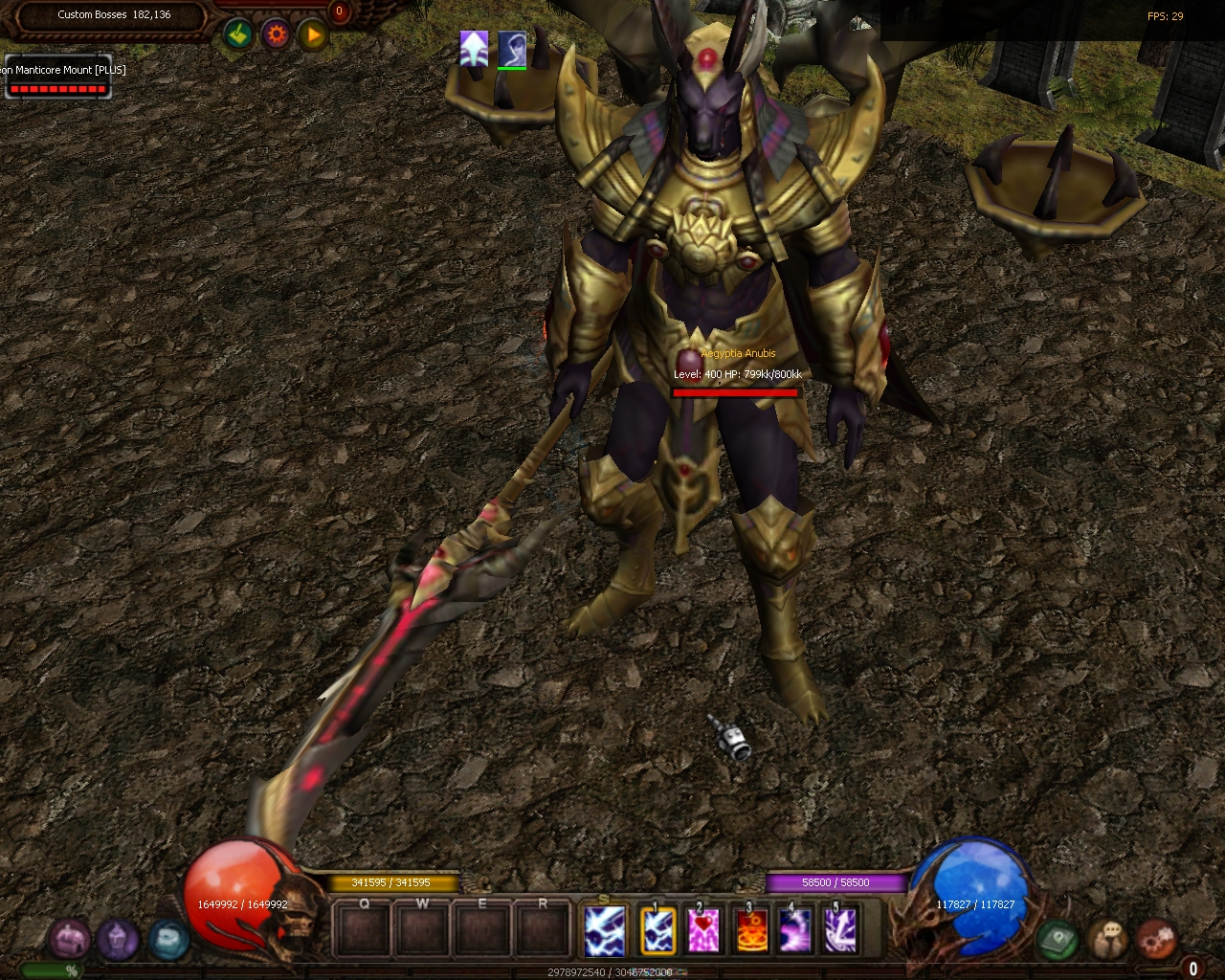1225x980 pixels.
Task: Click the round blue icon beside health orb
Action: (x=167, y=939)
